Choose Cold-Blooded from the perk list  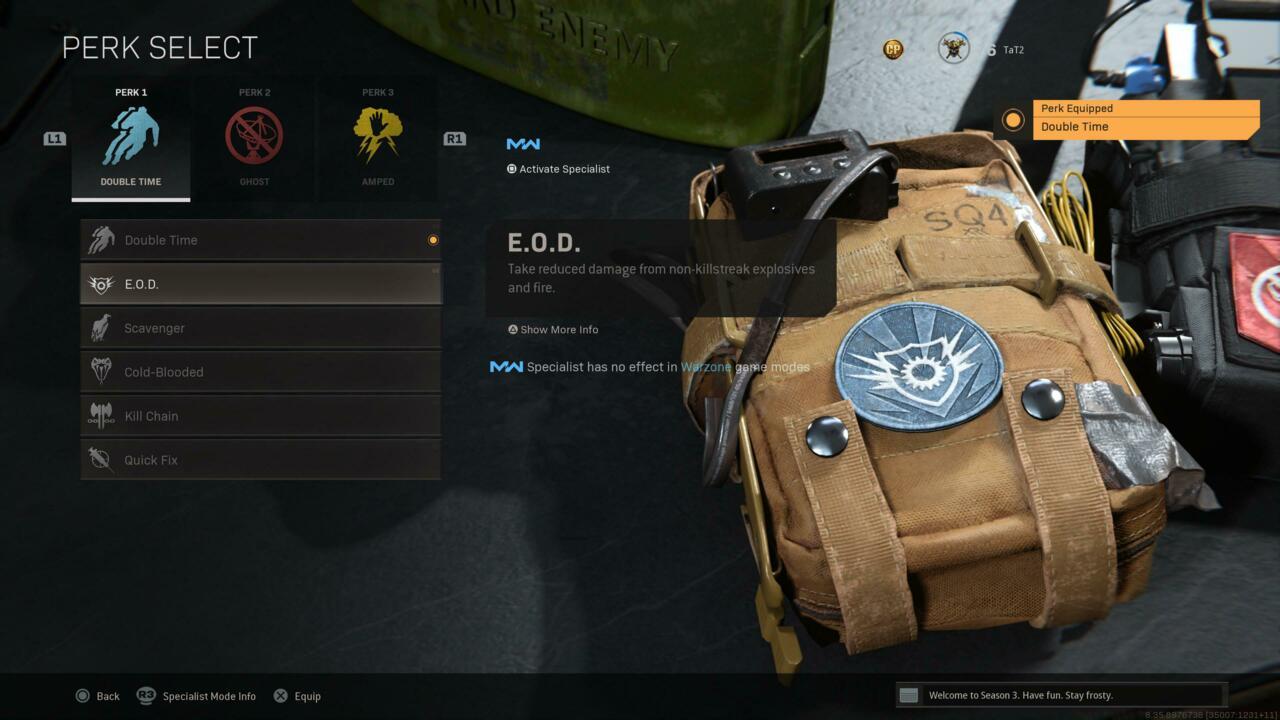click(260, 372)
